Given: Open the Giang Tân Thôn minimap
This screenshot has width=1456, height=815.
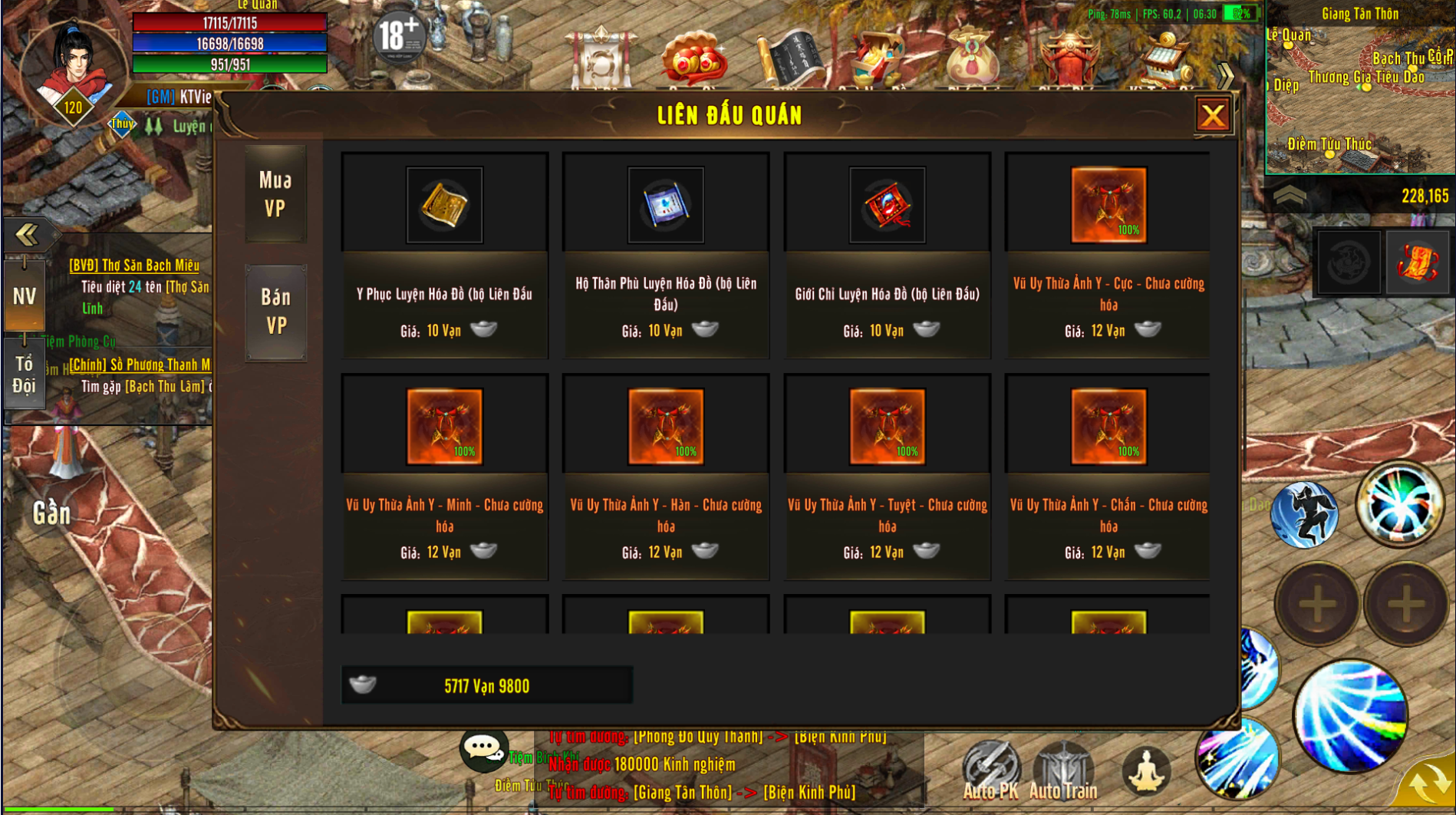Looking at the screenshot, I should 1359,88.
